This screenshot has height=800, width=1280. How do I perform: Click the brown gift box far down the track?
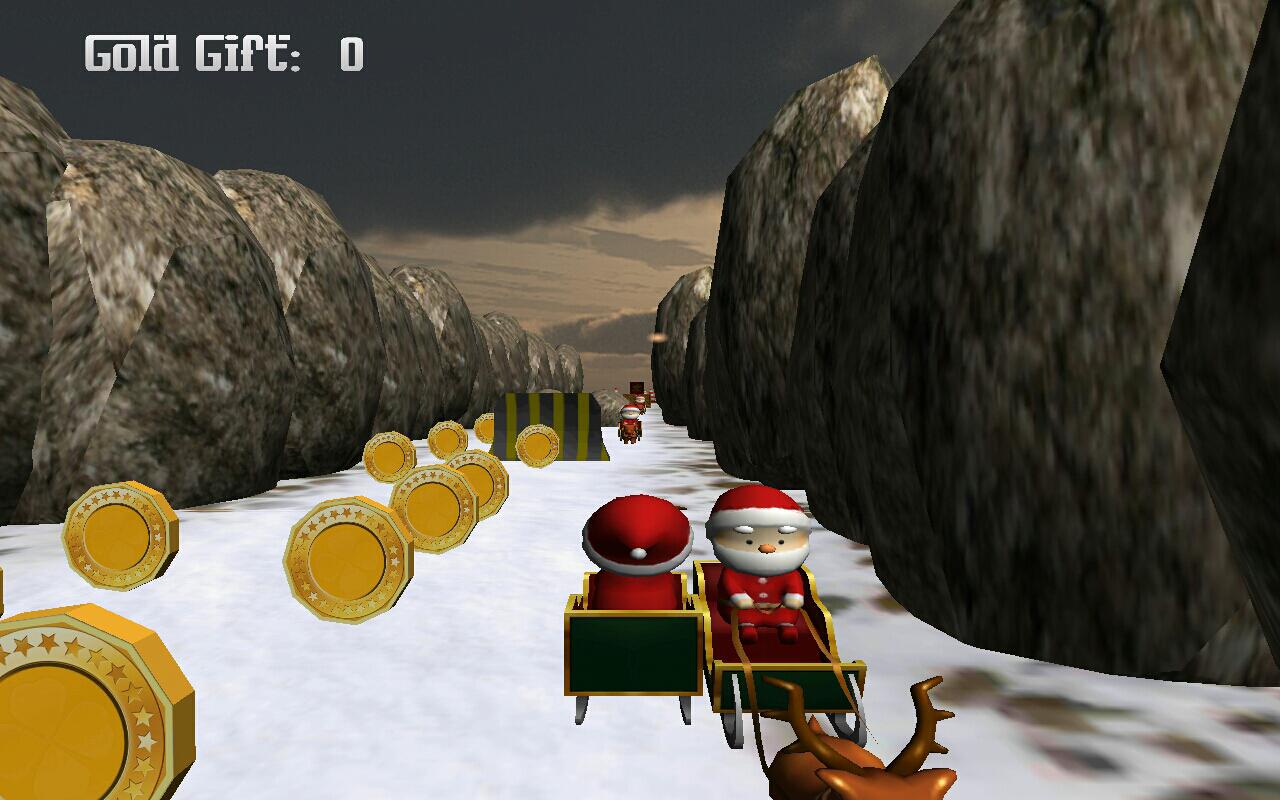pos(636,387)
